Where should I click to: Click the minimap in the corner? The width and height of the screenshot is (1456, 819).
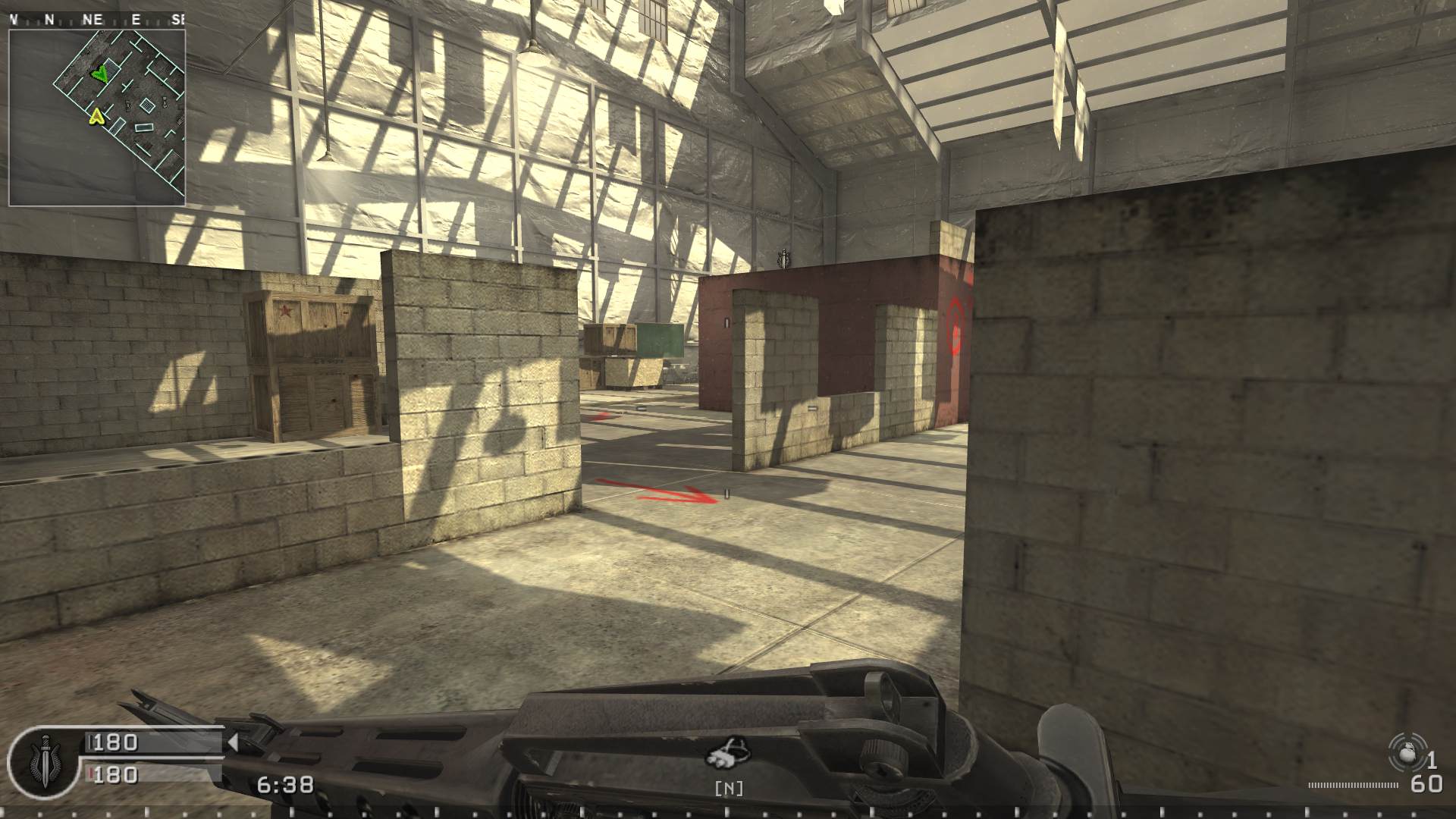click(x=97, y=118)
